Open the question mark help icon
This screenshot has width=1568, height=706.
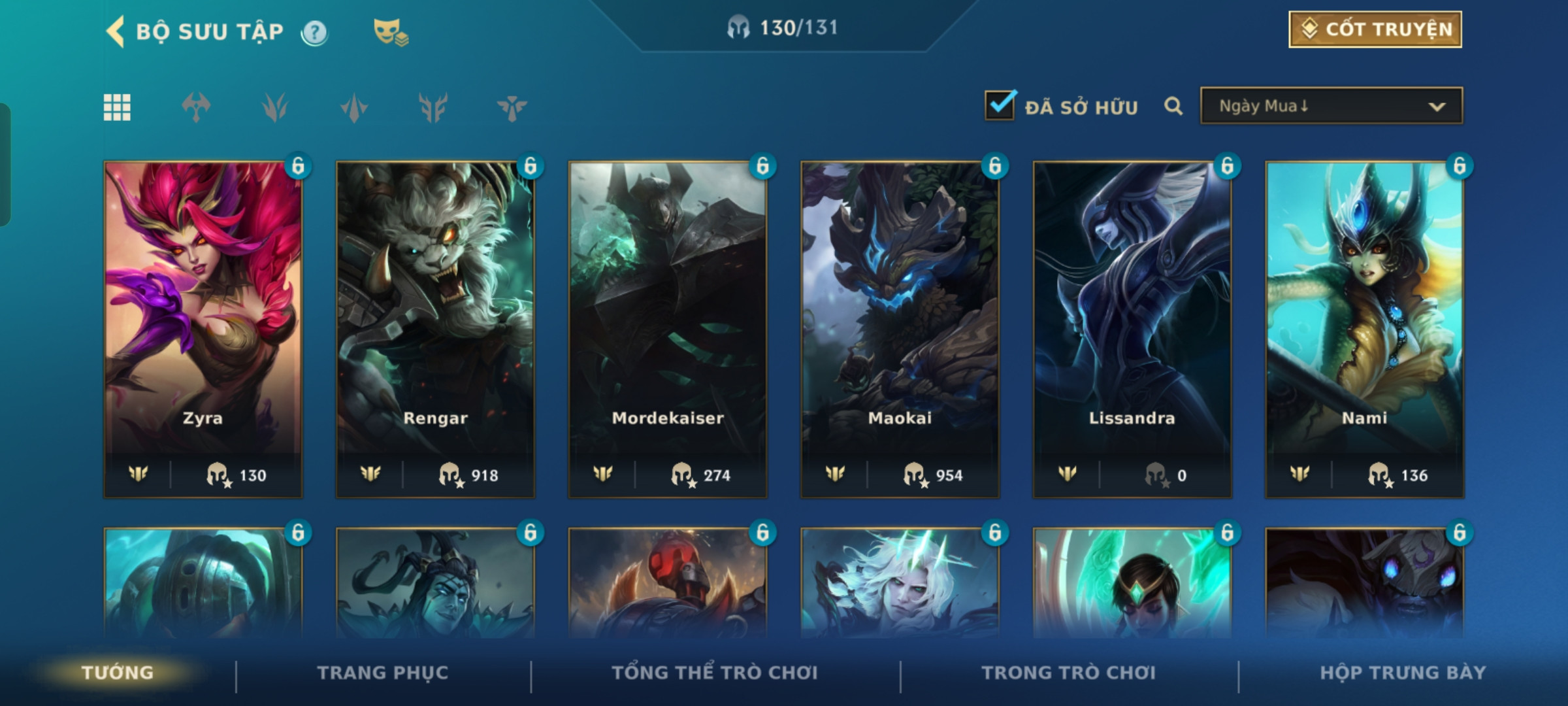pyautogui.click(x=314, y=32)
